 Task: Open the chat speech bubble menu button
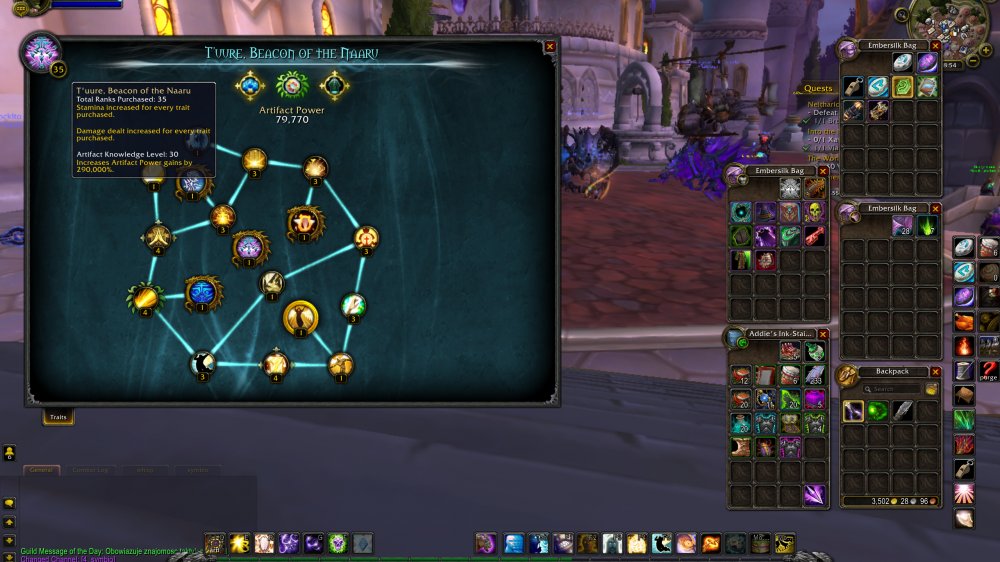point(8,503)
